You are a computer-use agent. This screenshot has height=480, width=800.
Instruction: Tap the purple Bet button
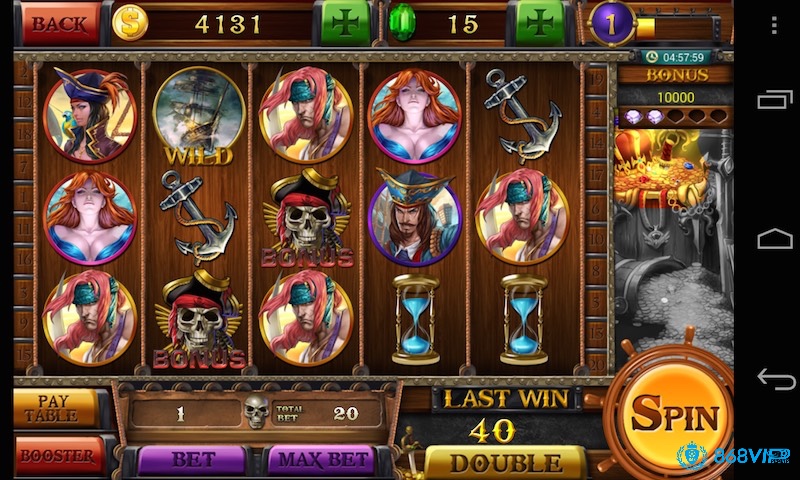pyautogui.click(x=192, y=460)
